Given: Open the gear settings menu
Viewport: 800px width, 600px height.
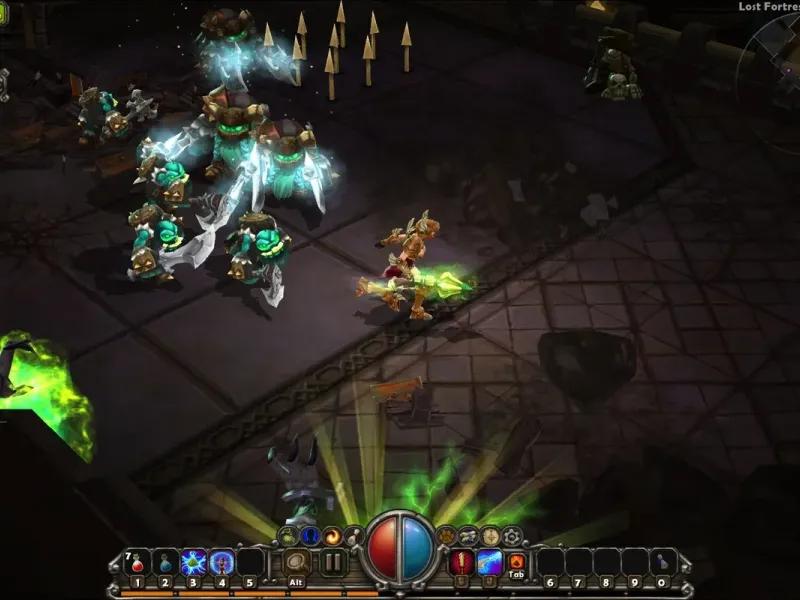Looking at the screenshot, I should click(x=512, y=536).
